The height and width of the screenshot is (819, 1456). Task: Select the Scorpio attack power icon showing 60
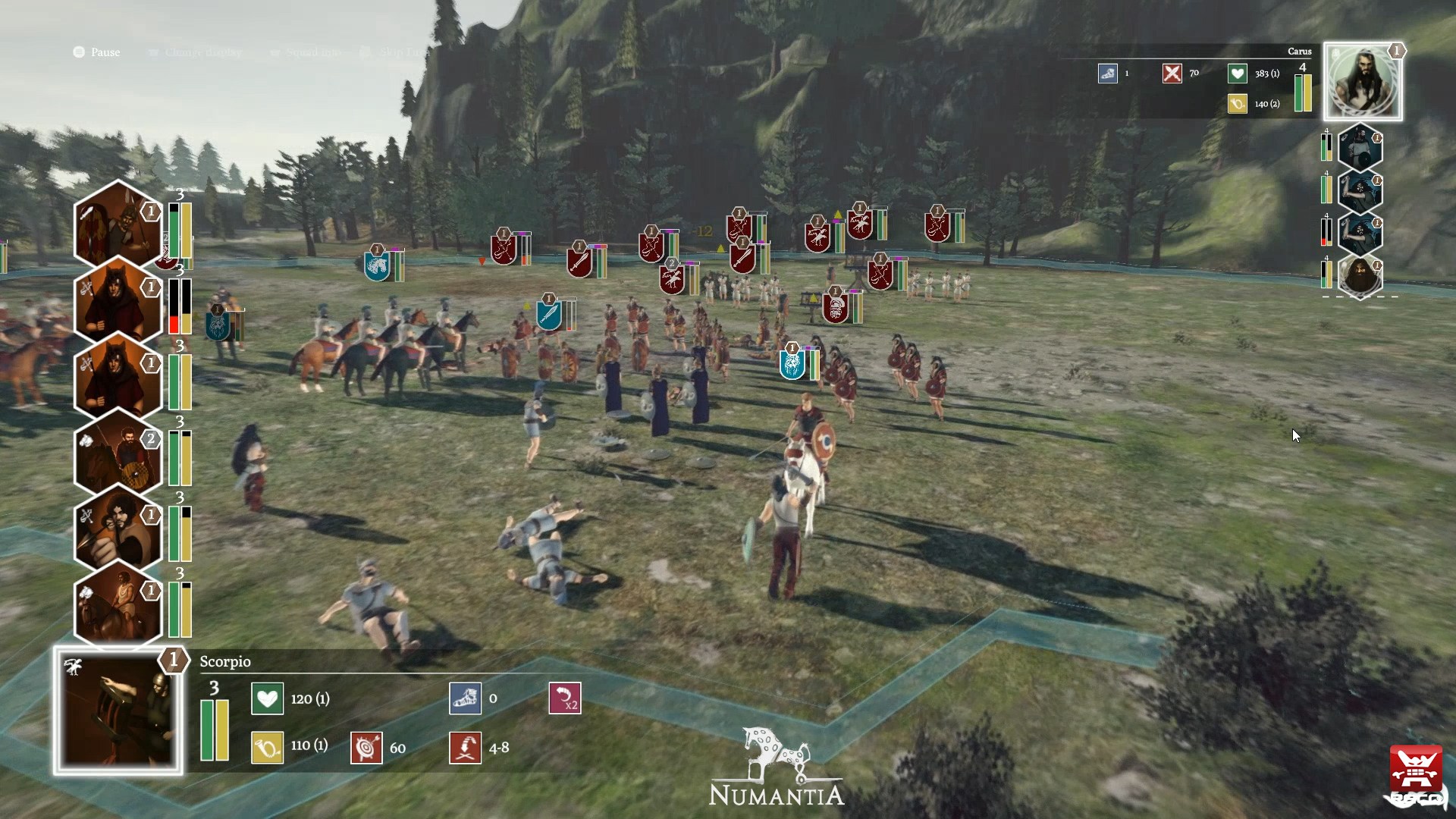pos(366,748)
